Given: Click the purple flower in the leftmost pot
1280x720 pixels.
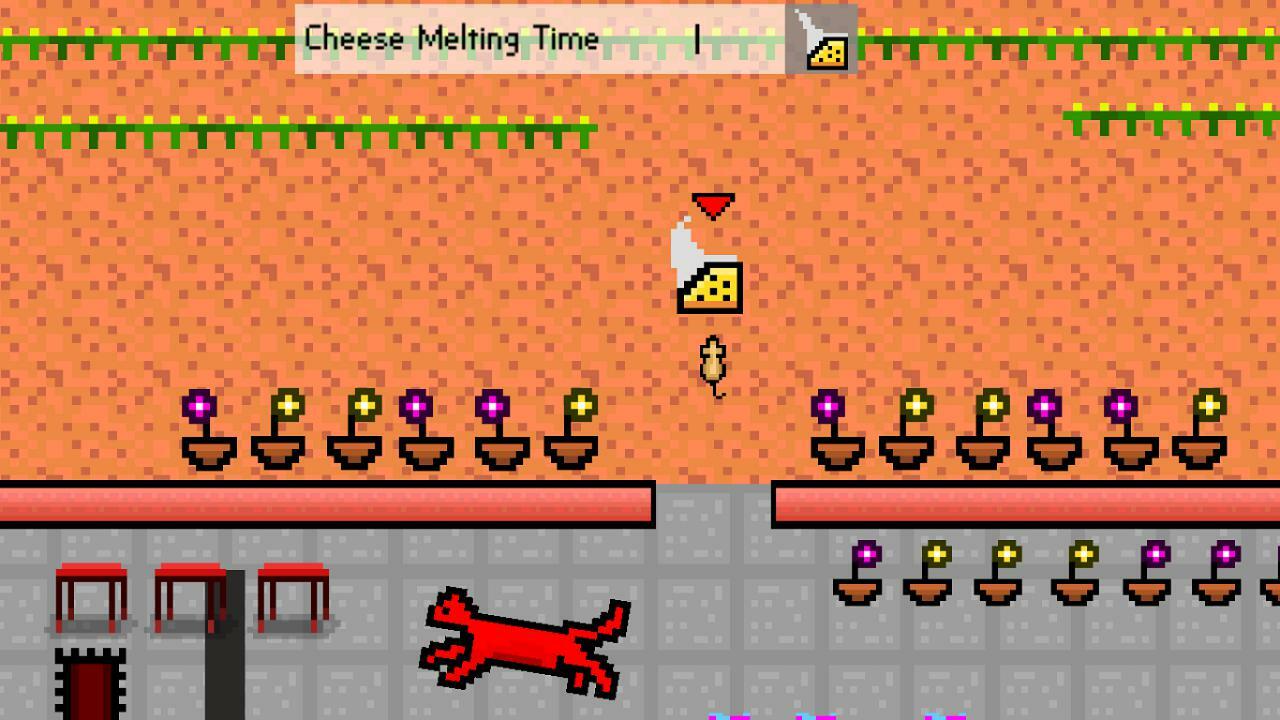Looking at the screenshot, I should click(202, 405).
